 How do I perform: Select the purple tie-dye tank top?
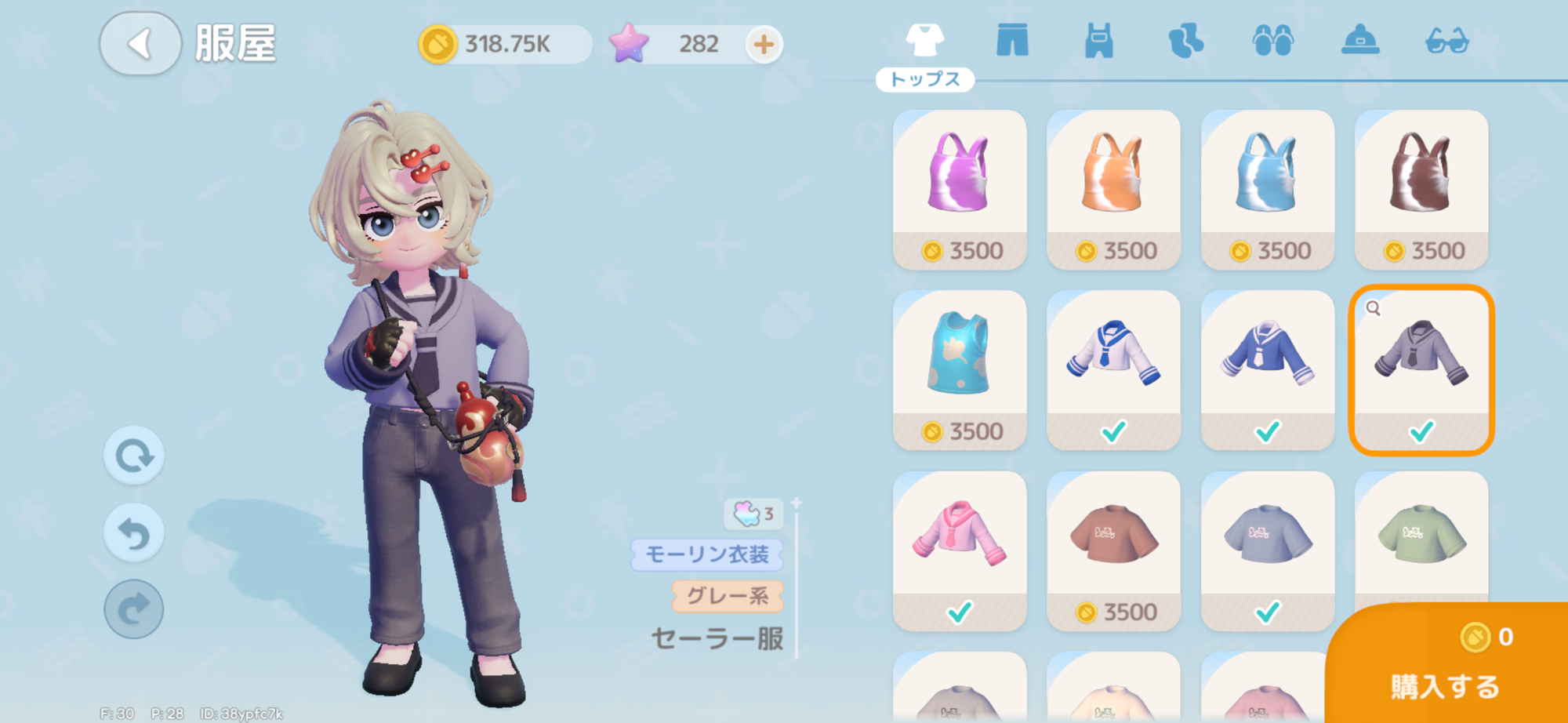[x=960, y=188]
